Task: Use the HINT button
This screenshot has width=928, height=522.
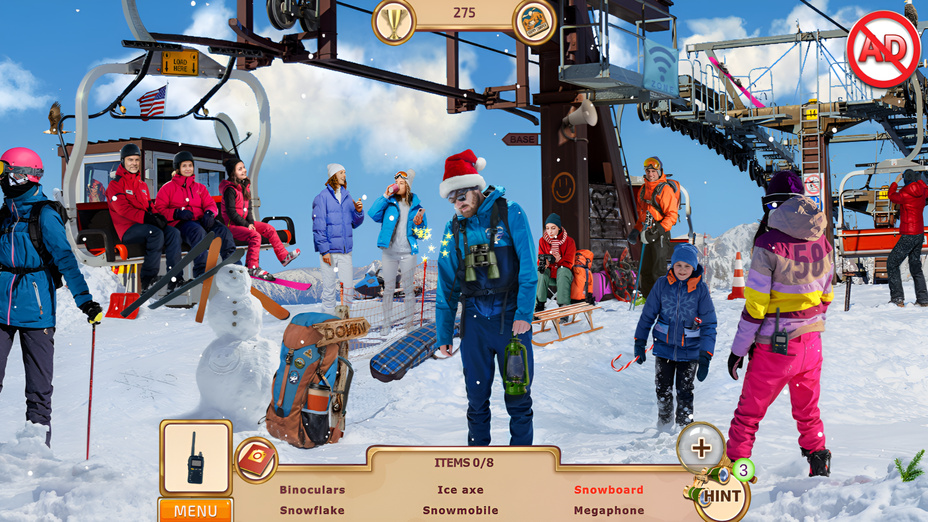Action: [721, 495]
